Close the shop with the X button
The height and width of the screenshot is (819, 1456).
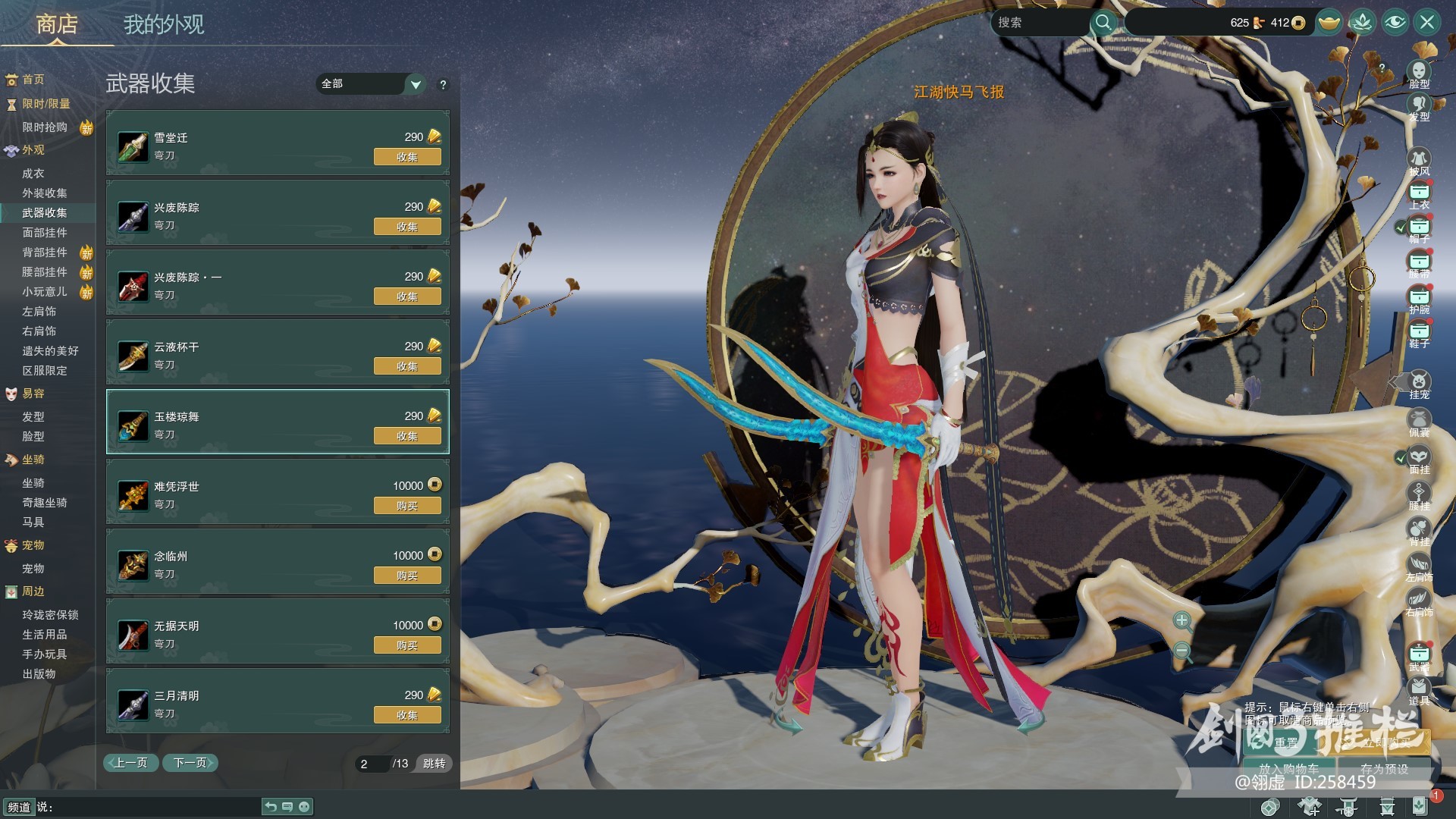point(1427,22)
